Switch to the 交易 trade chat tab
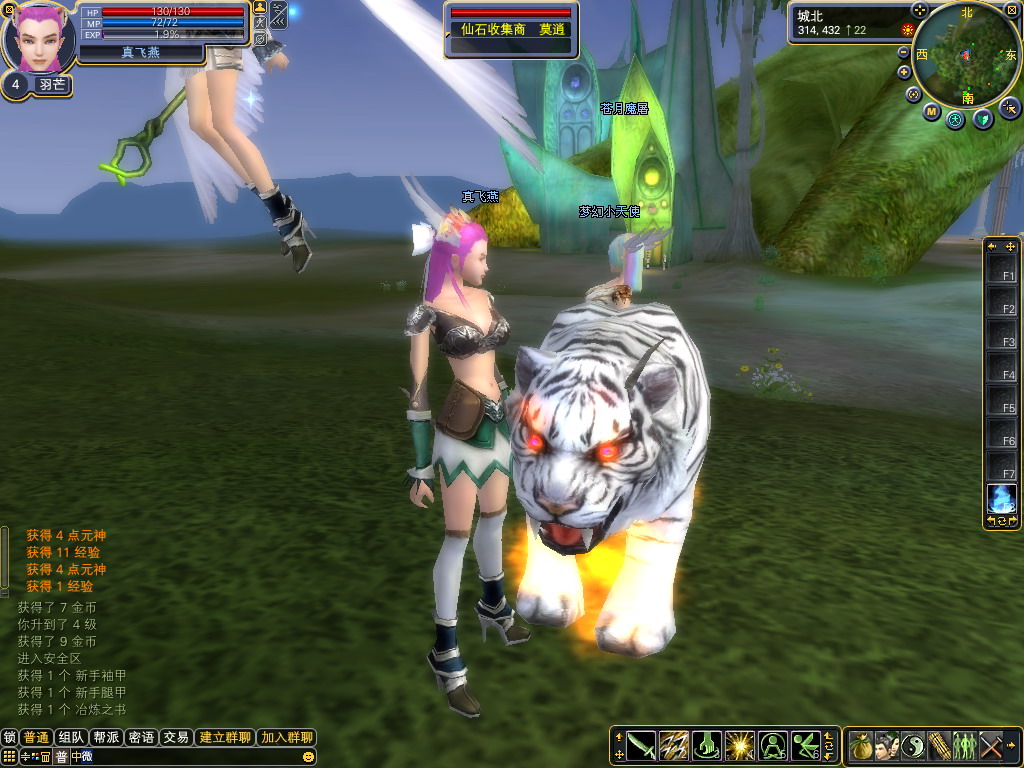This screenshot has height=768, width=1024. 176,737
